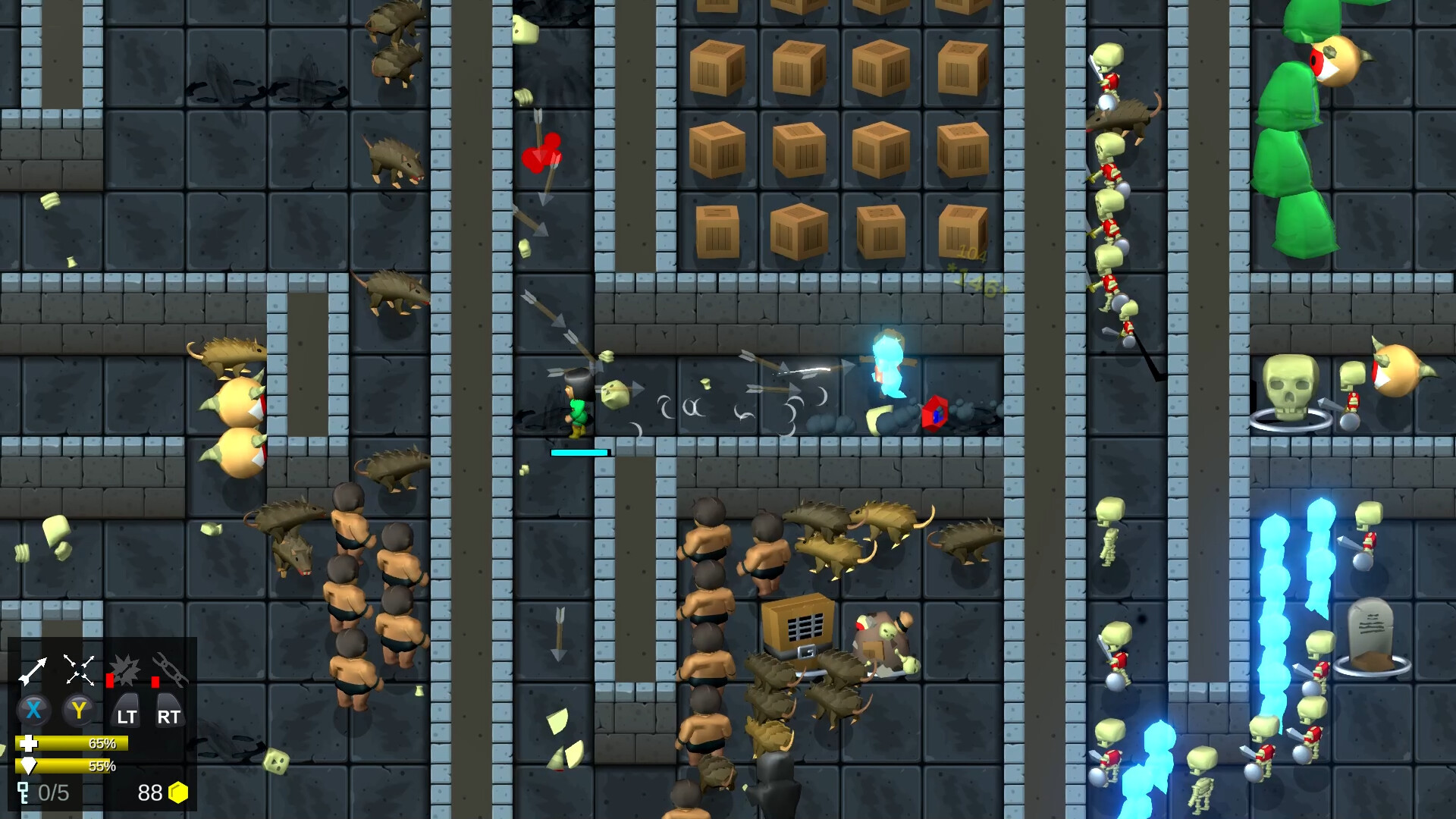Click the RT trigger button prompt
This screenshot has width=1456, height=819.
(170, 714)
